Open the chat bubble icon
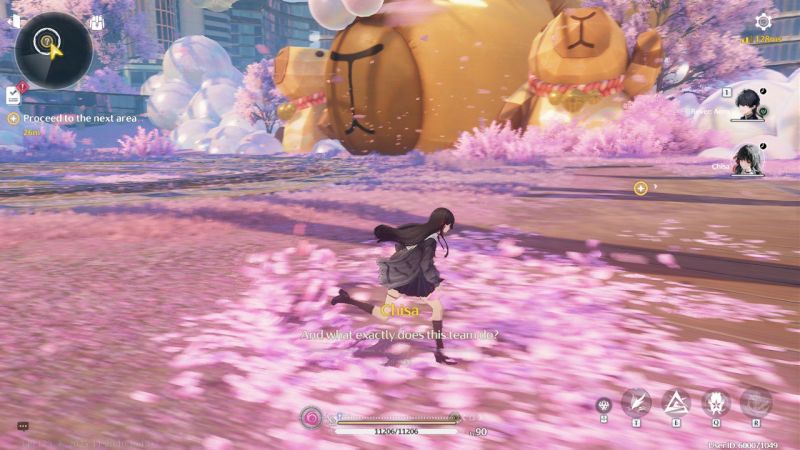 pos(23,426)
